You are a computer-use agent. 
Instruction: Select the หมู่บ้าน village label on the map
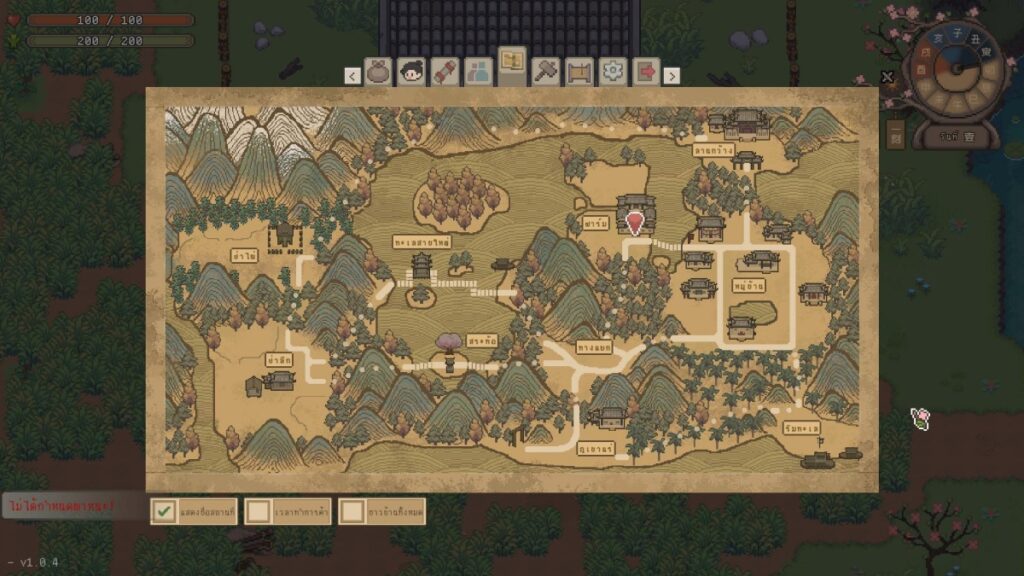pyautogui.click(x=749, y=285)
